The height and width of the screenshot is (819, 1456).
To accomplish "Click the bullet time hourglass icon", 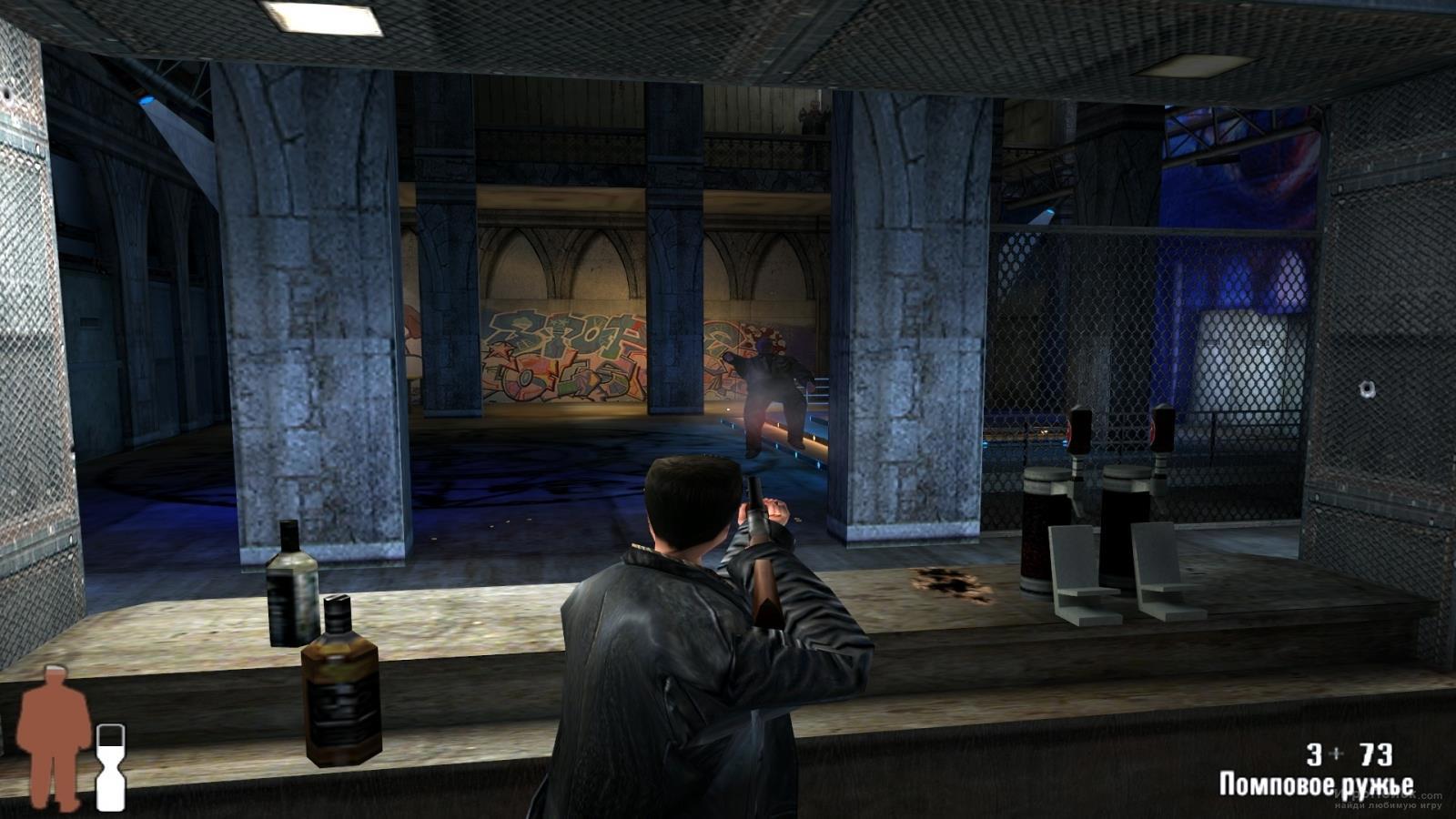I will [110, 766].
